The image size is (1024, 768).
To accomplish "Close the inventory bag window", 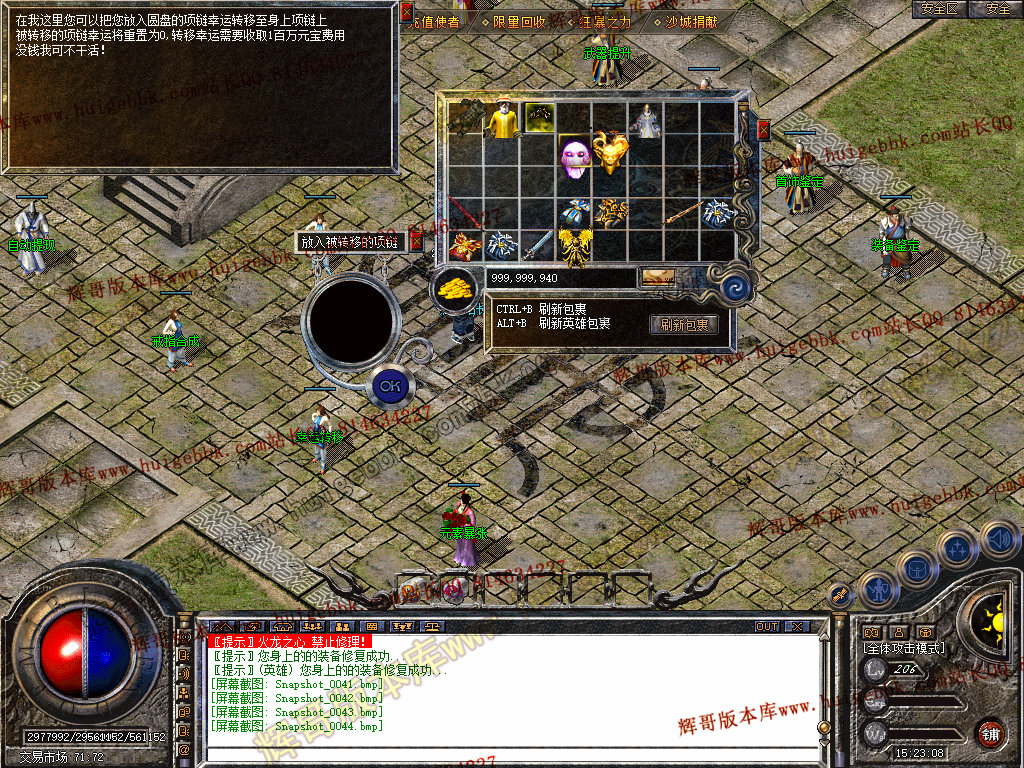I will click(x=763, y=129).
